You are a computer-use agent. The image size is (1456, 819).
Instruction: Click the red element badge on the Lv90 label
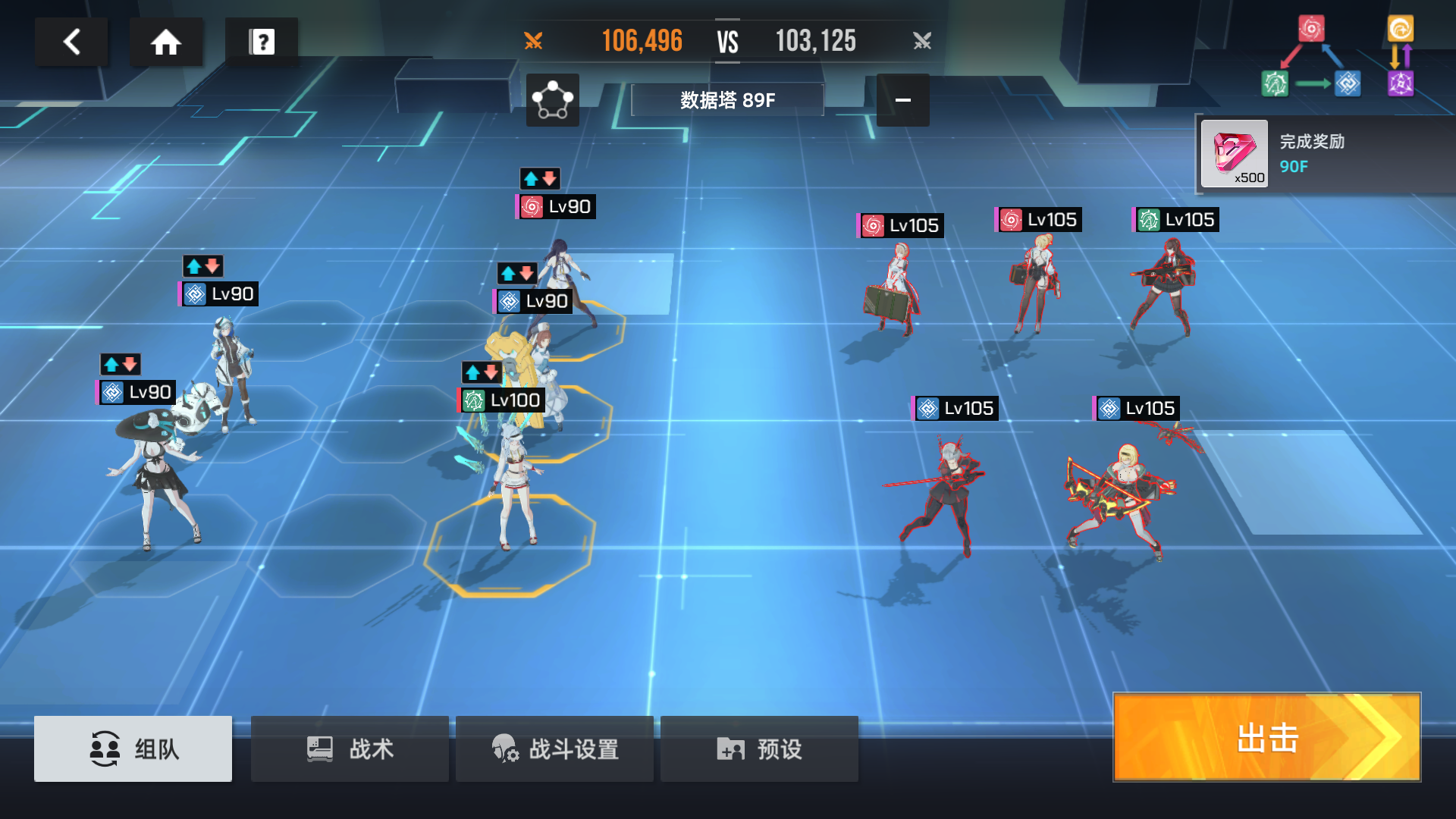click(532, 206)
